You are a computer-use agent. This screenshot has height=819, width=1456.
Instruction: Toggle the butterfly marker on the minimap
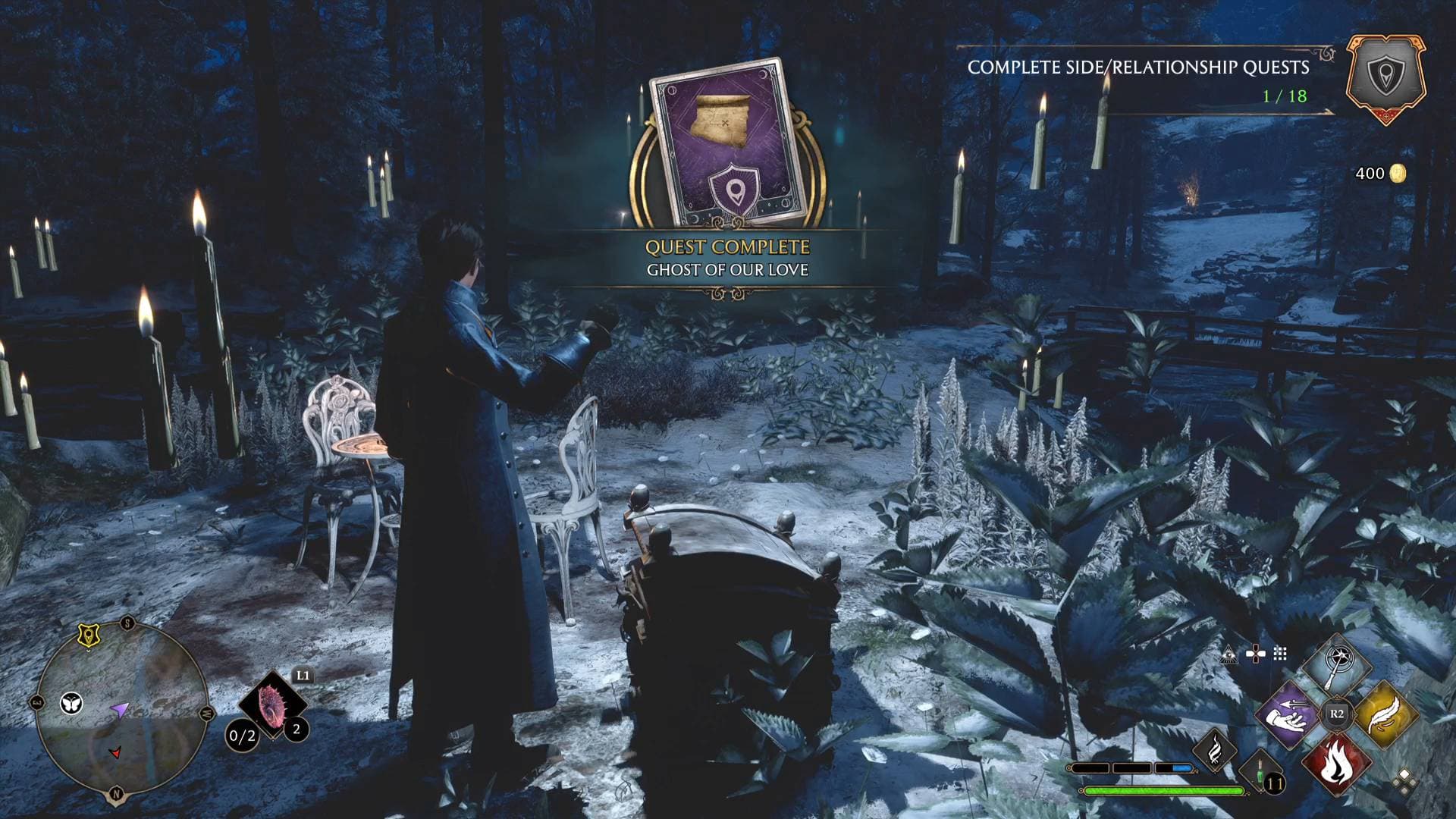click(71, 702)
